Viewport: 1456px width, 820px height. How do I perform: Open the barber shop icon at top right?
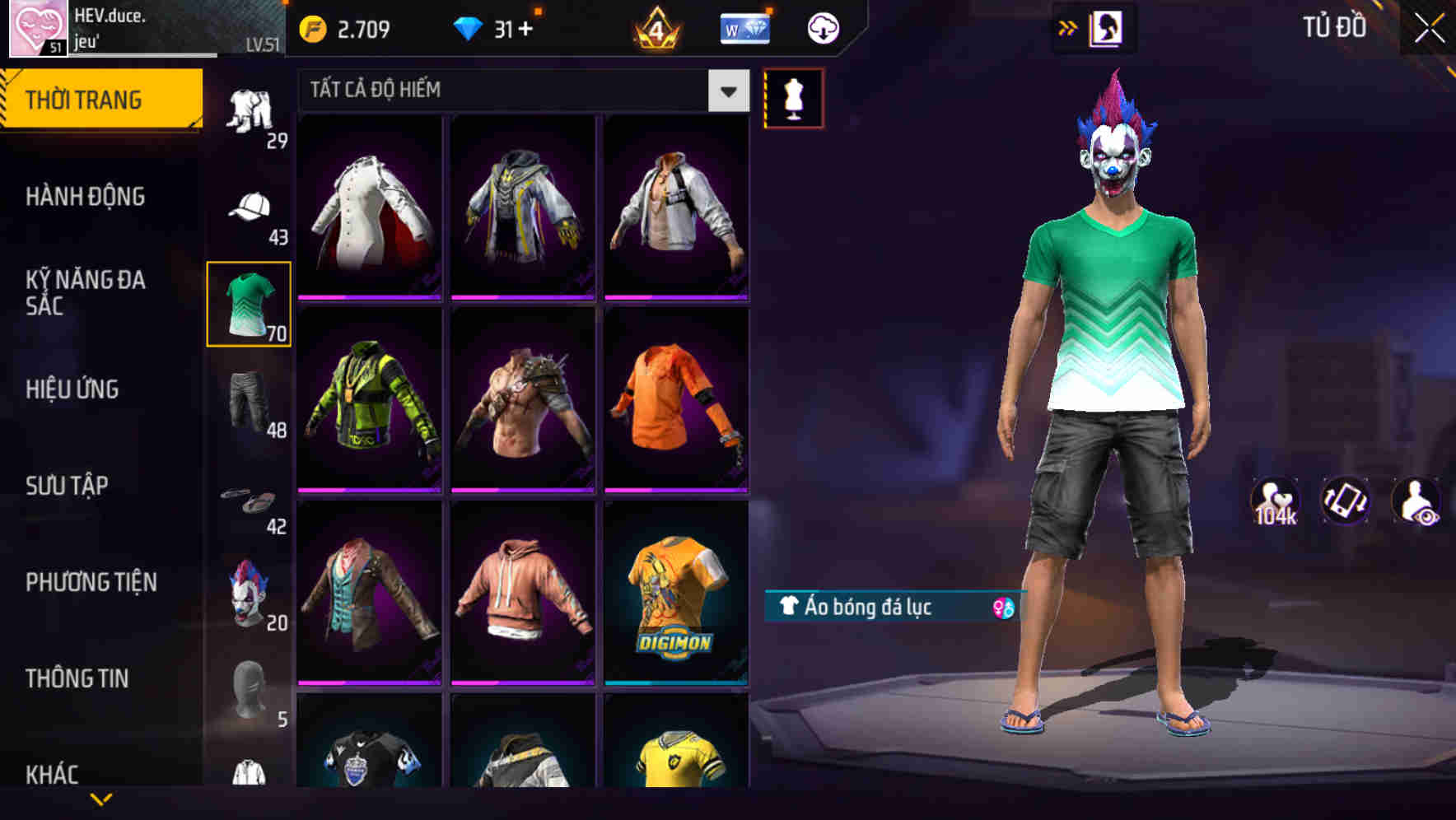[1108, 27]
